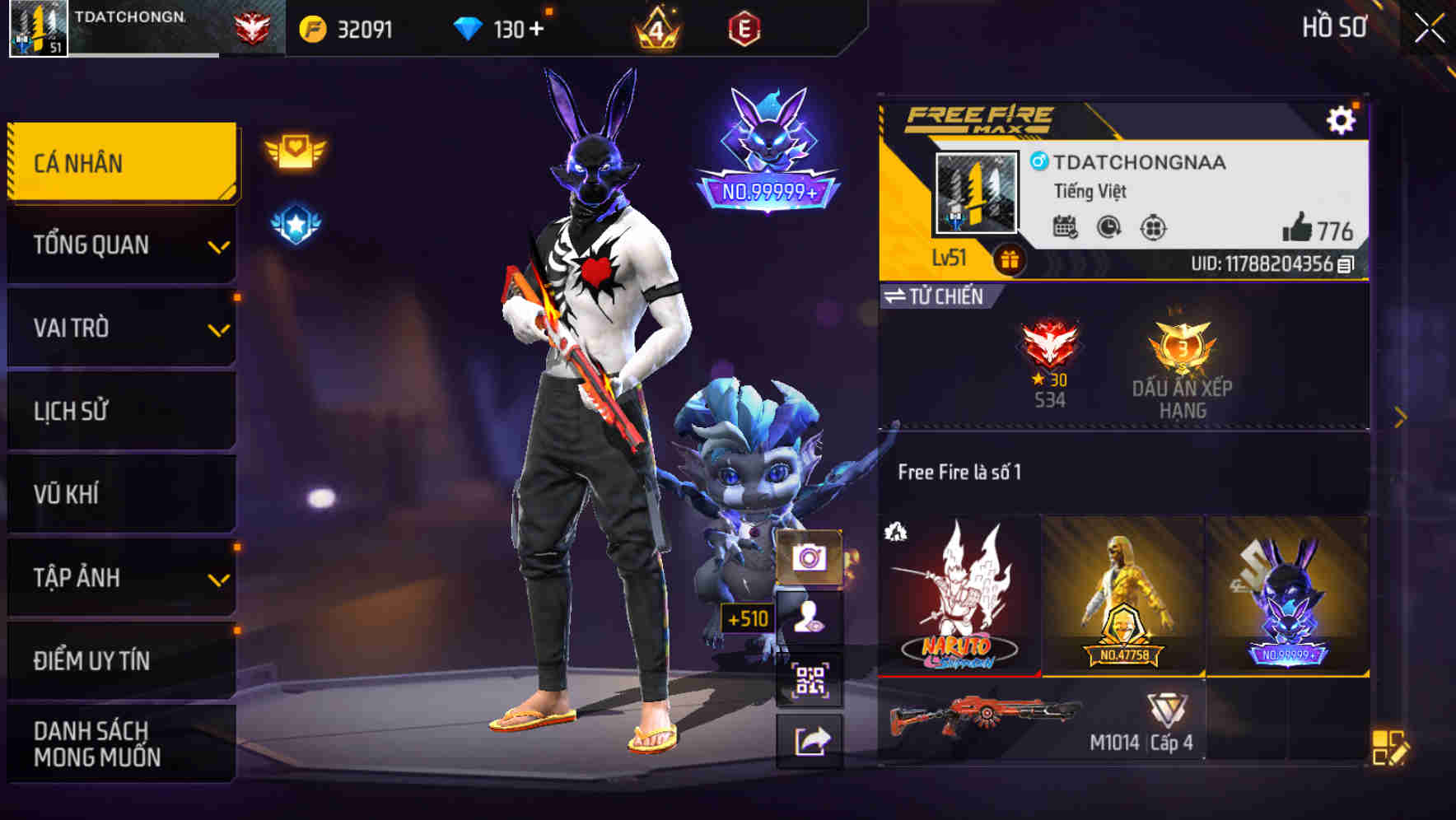Open the profile settings gear
The image size is (1456, 820).
[1342, 119]
